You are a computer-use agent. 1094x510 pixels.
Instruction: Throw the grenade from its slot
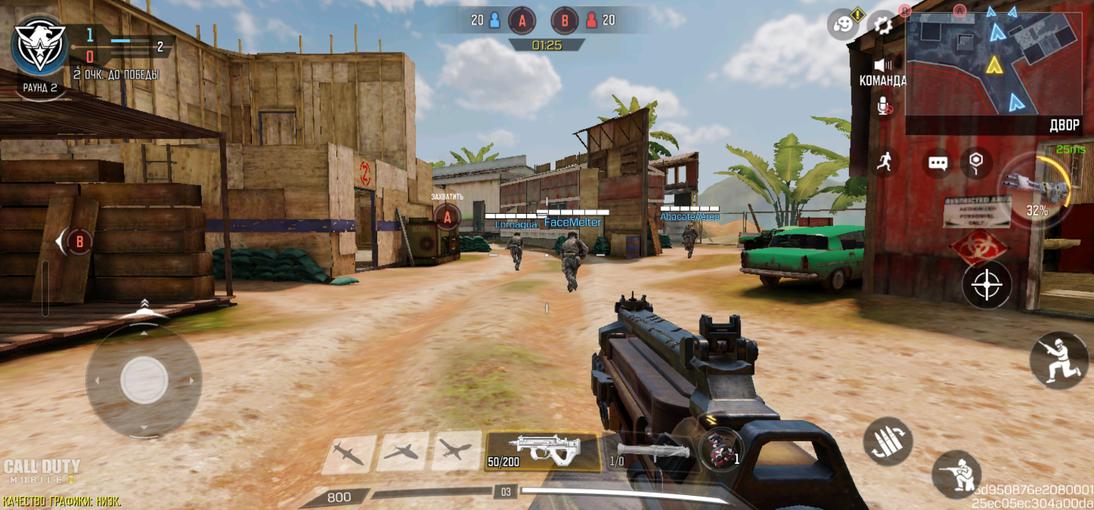pos(721,451)
